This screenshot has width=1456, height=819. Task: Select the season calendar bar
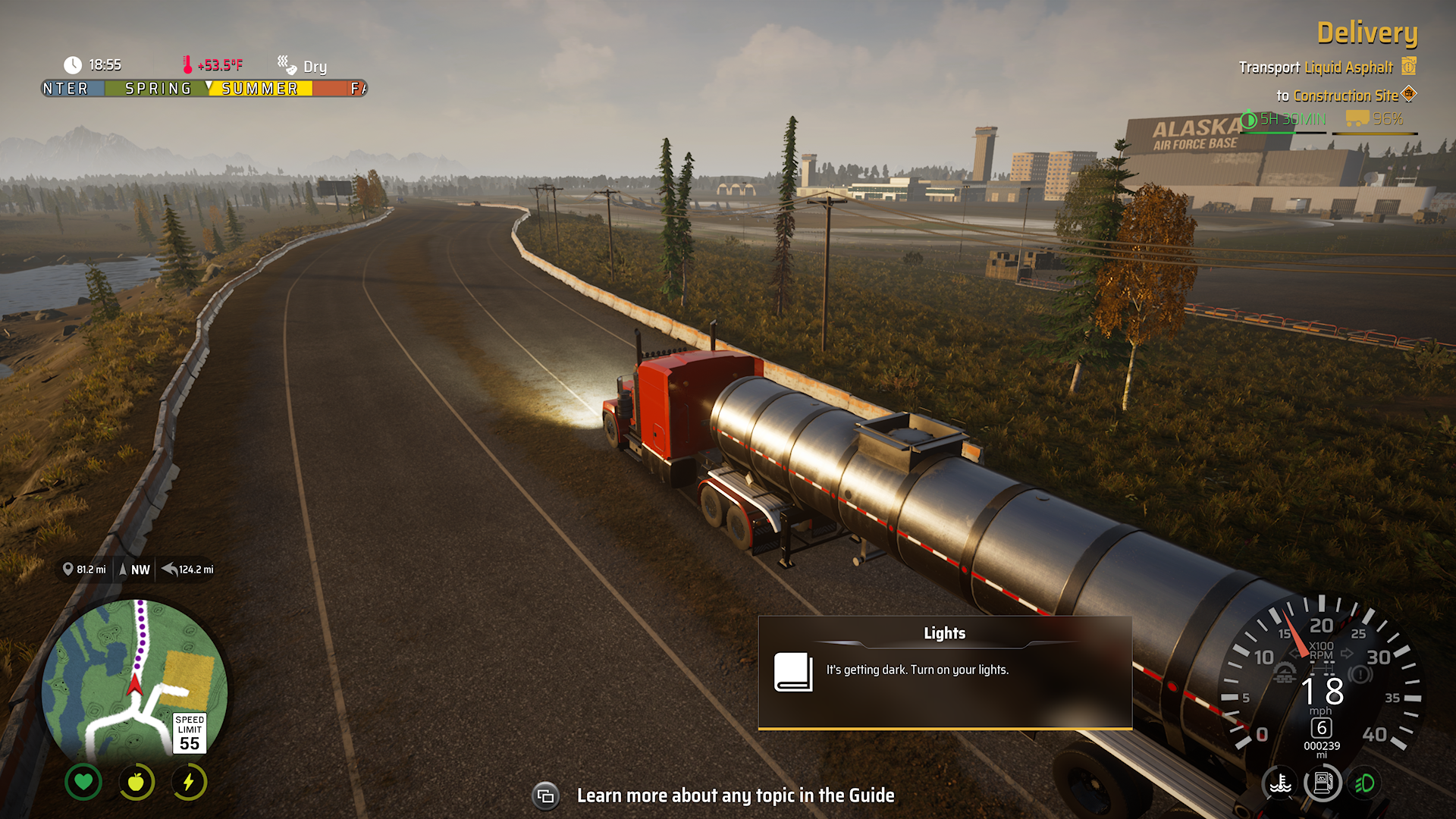point(204,89)
